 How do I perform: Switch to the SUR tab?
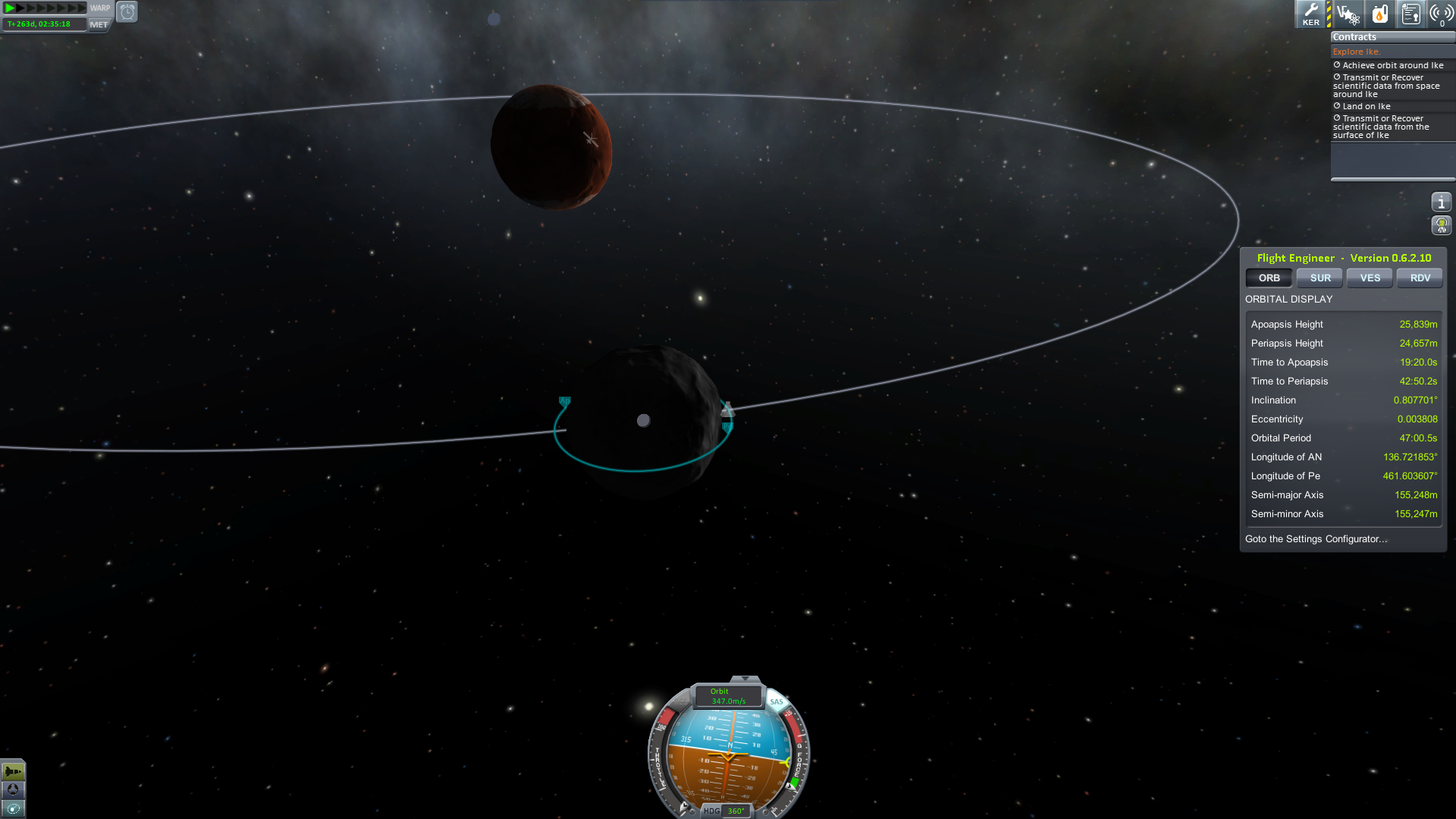click(x=1320, y=278)
